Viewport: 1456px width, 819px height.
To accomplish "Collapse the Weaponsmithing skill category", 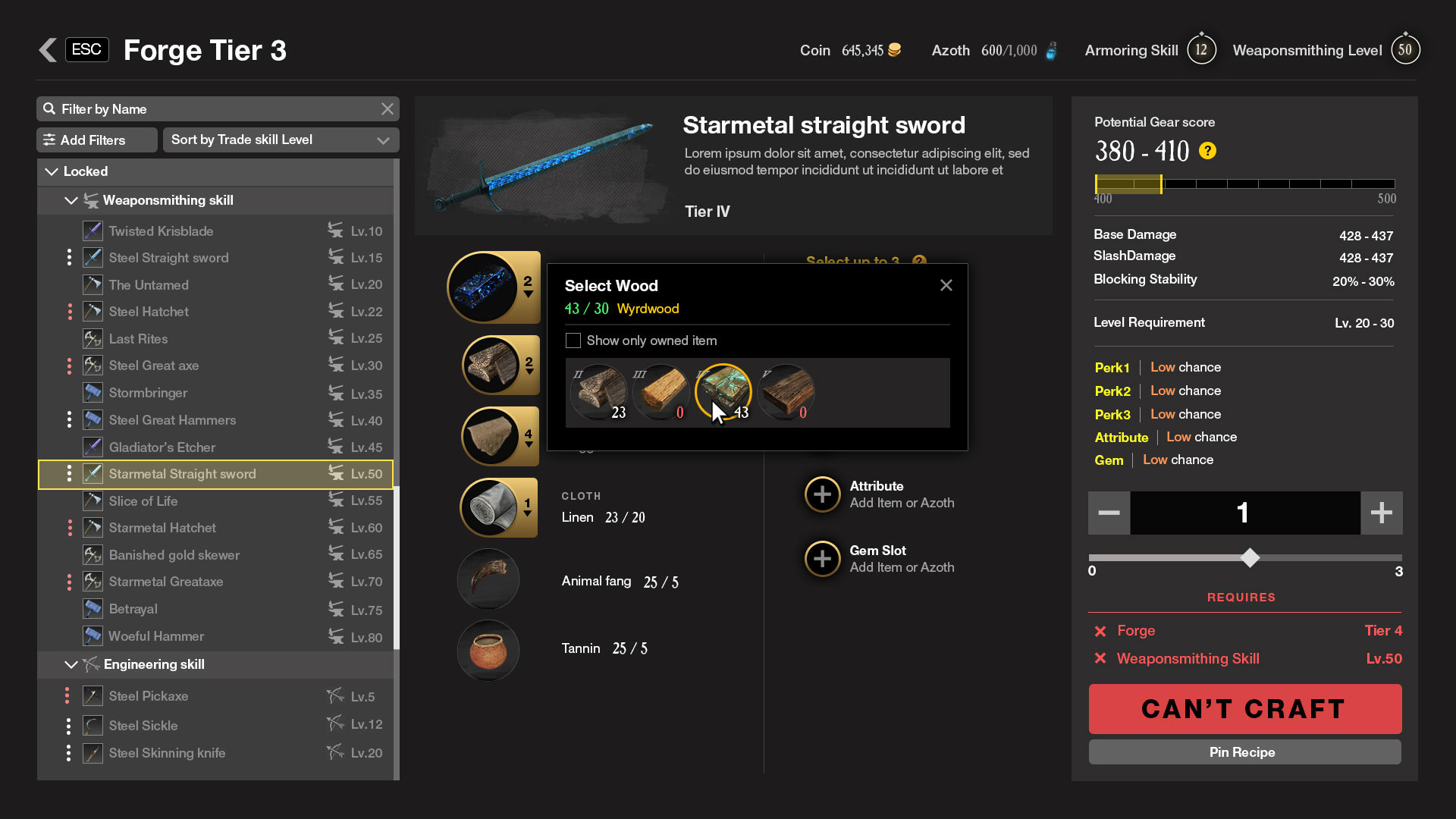I will [71, 201].
